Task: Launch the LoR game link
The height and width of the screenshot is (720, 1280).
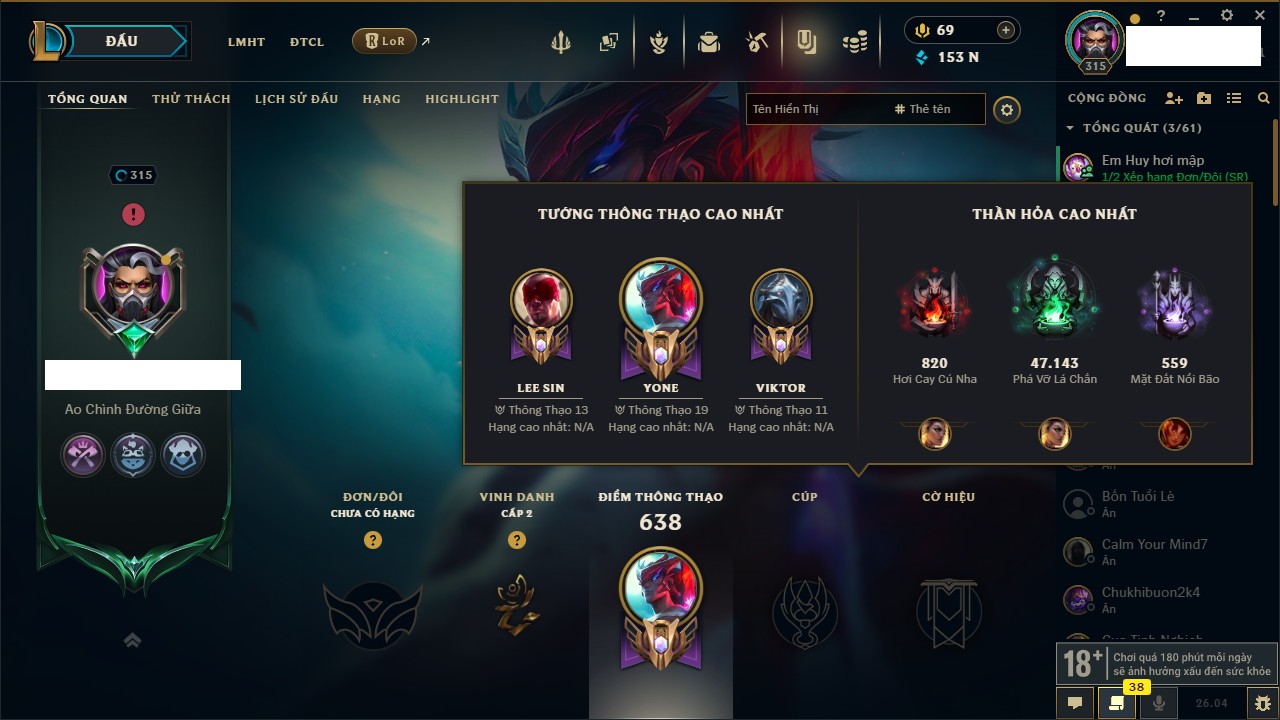Action: click(385, 41)
